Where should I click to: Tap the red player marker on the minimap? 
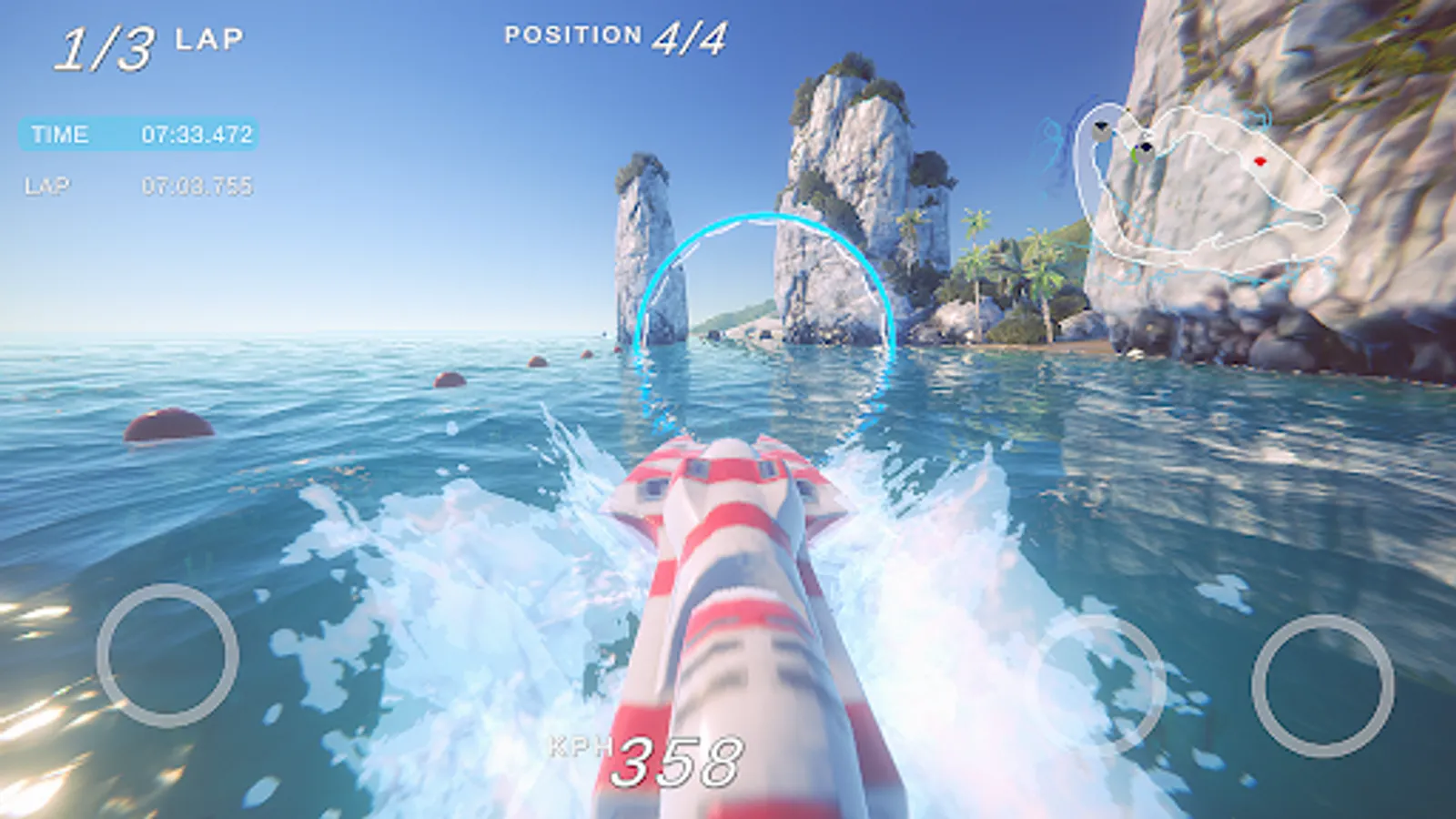[x=1259, y=162]
